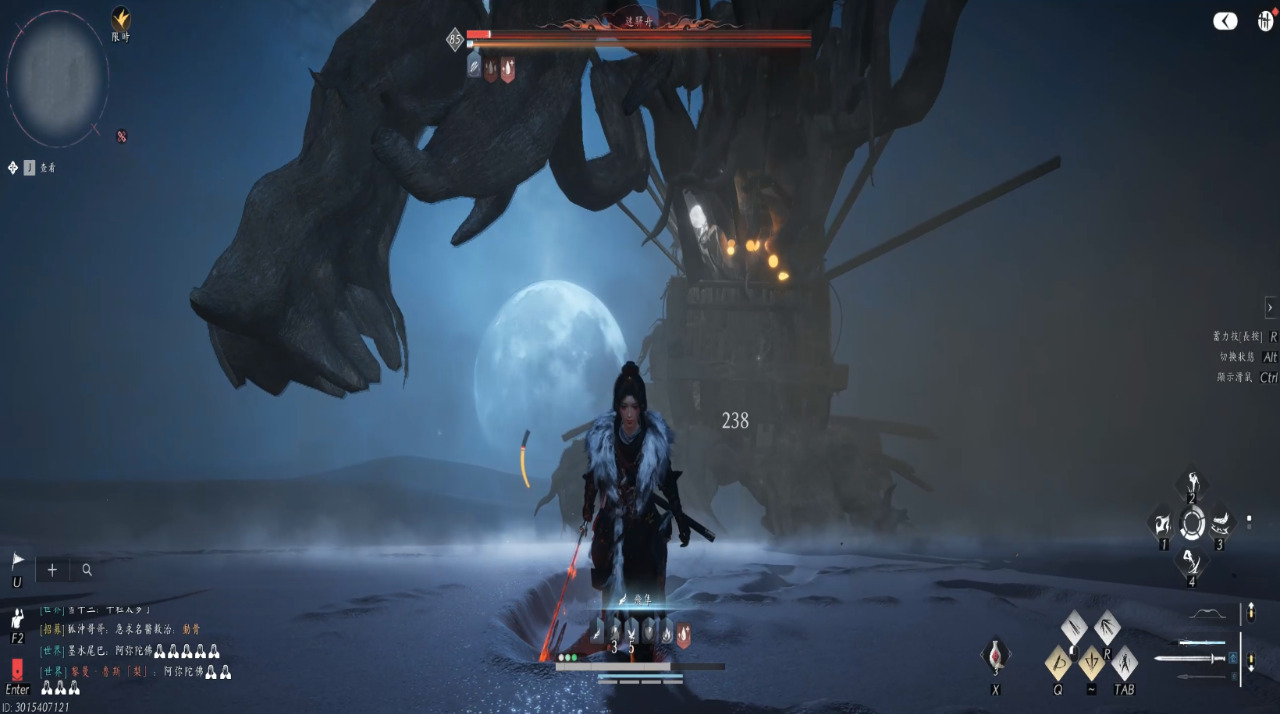Open the menu icon with red notification dot

click(1265, 21)
